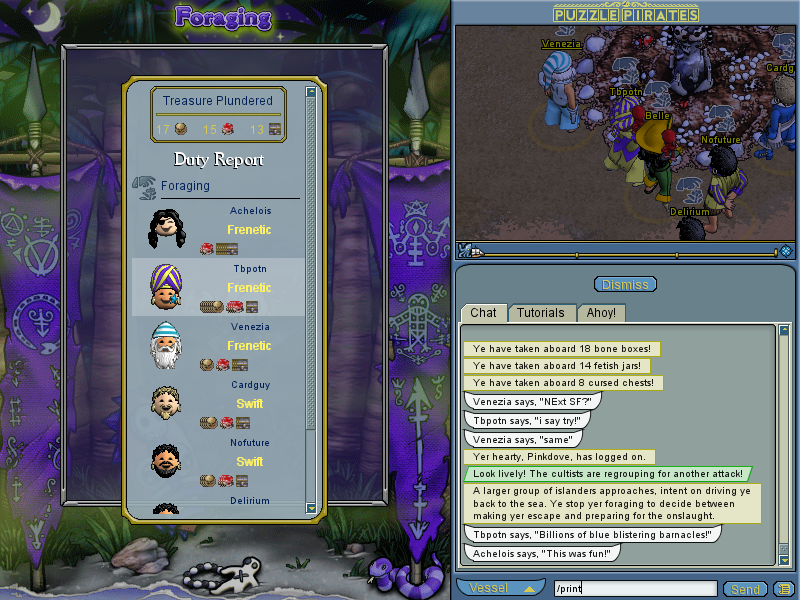The height and width of the screenshot is (600, 800).
Task: Click the chat log scroll-up arrow
Action: coord(784,330)
